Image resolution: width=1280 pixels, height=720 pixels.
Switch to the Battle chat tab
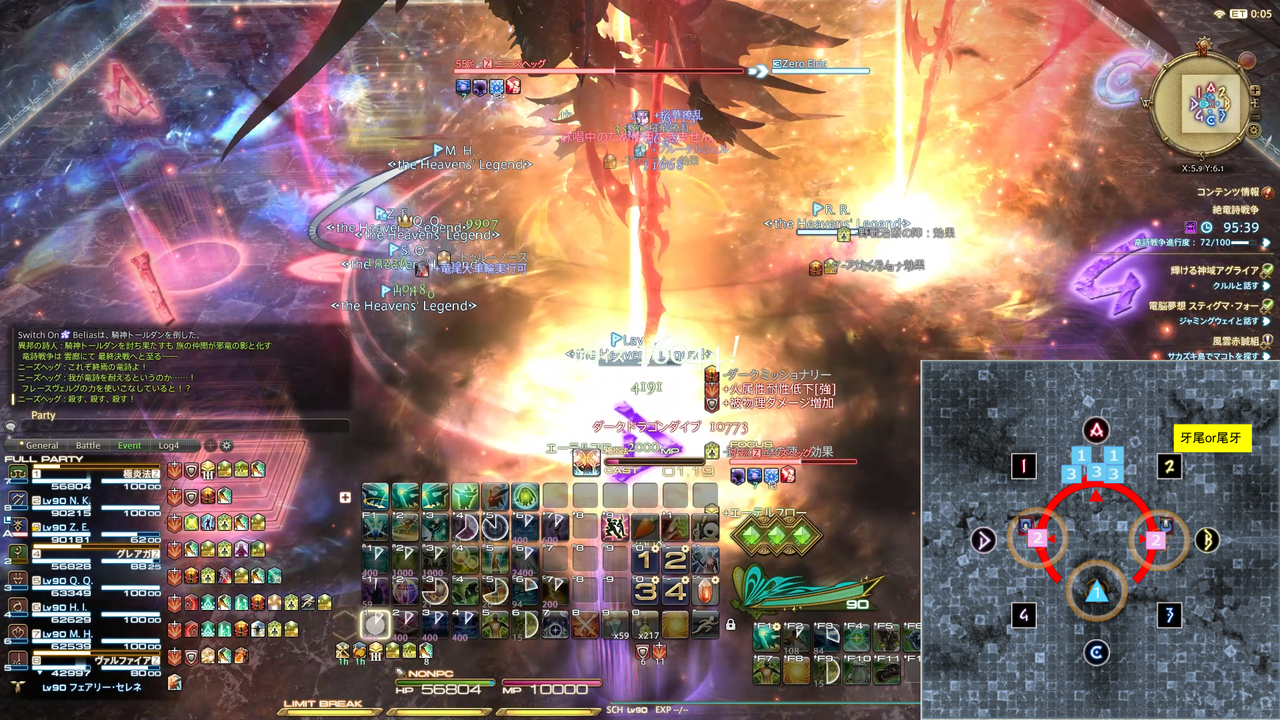87,445
